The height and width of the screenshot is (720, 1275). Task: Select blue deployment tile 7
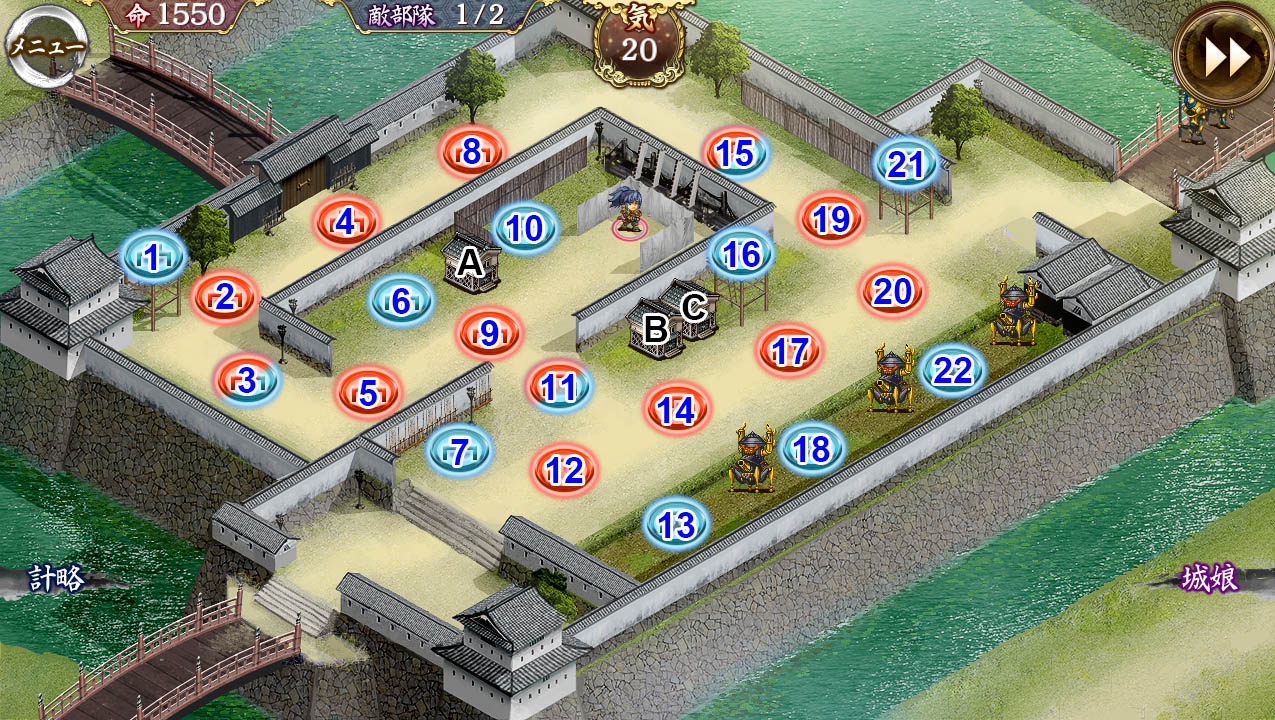[x=460, y=451]
